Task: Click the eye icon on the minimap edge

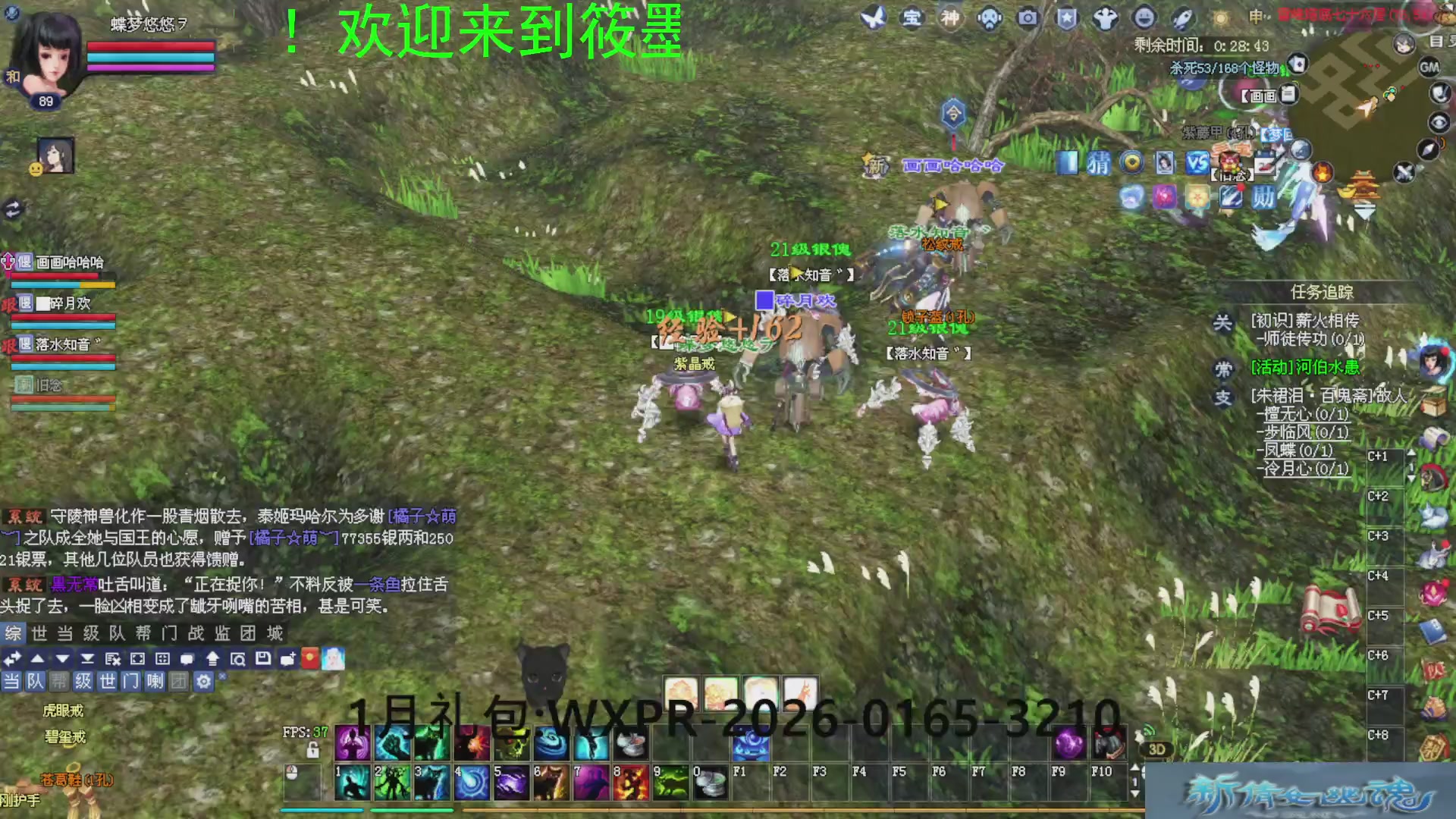Action: pyautogui.click(x=1438, y=122)
